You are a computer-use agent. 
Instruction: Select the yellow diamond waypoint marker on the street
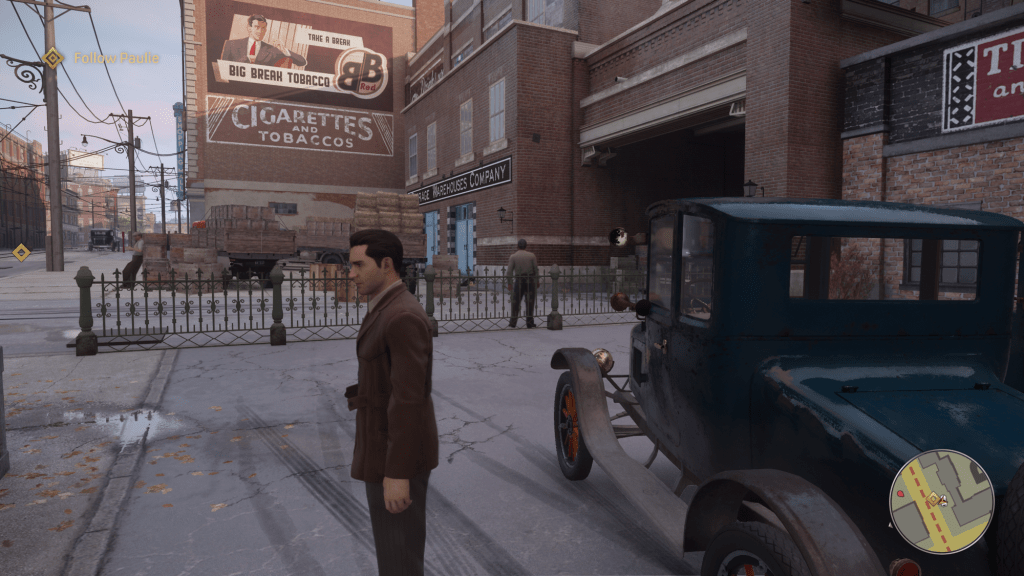(20, 252)
